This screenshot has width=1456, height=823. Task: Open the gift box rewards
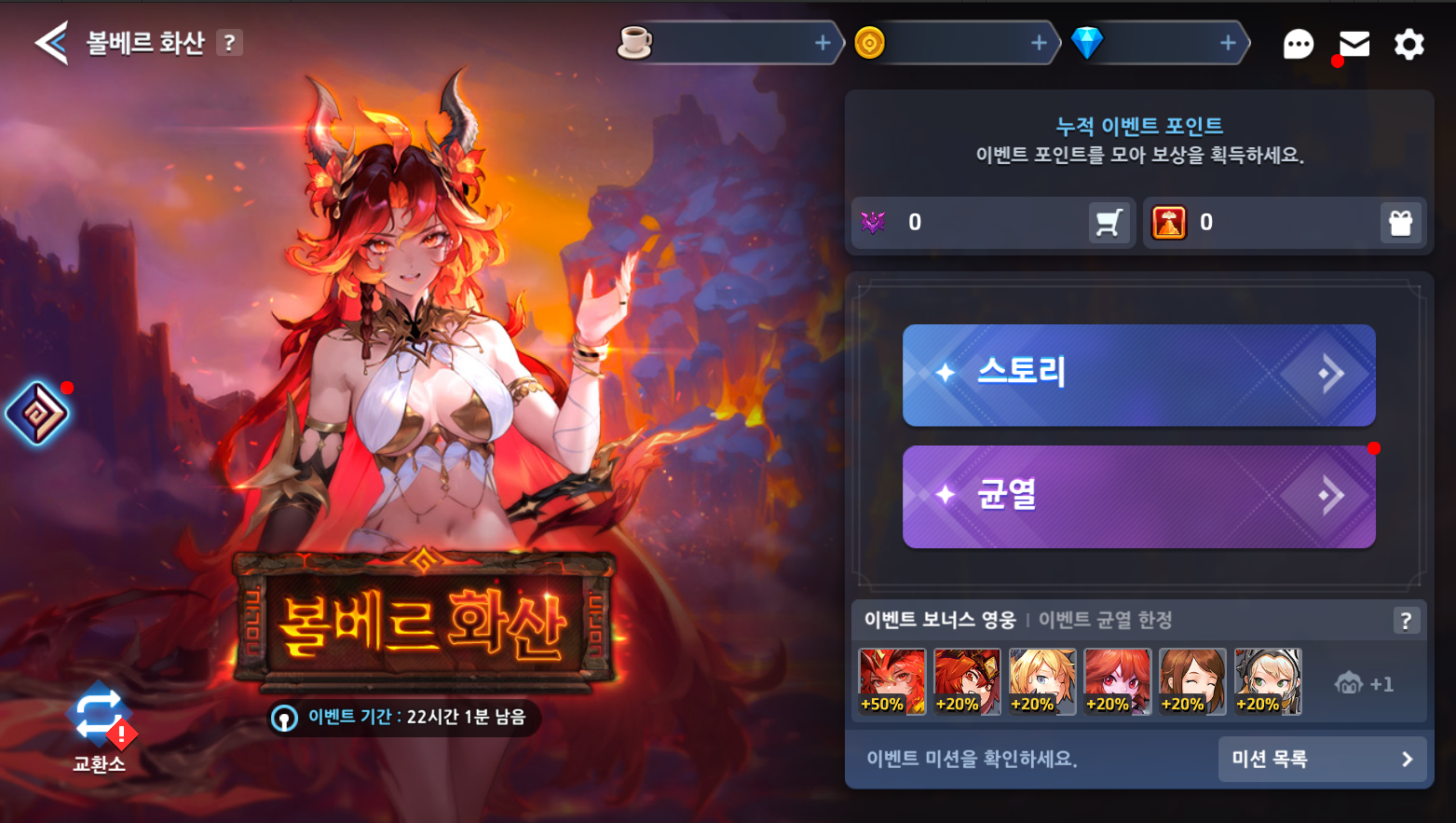(x=1400, y=223)
